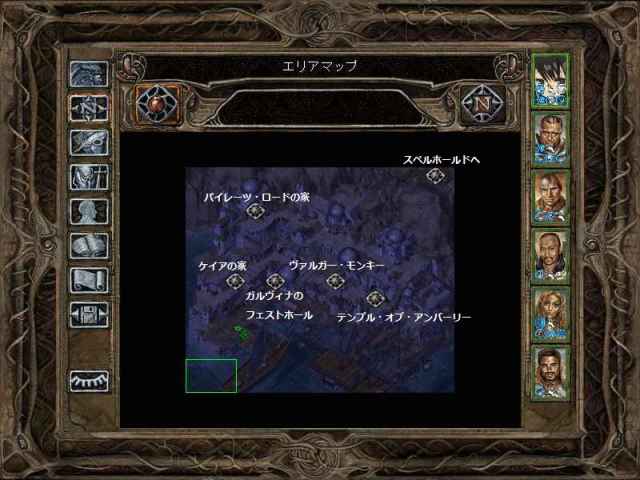Viewport: 640px width, 480px height.
Task: Select the スペルホールドへ map marker
Action: click(x=435, y=176)
